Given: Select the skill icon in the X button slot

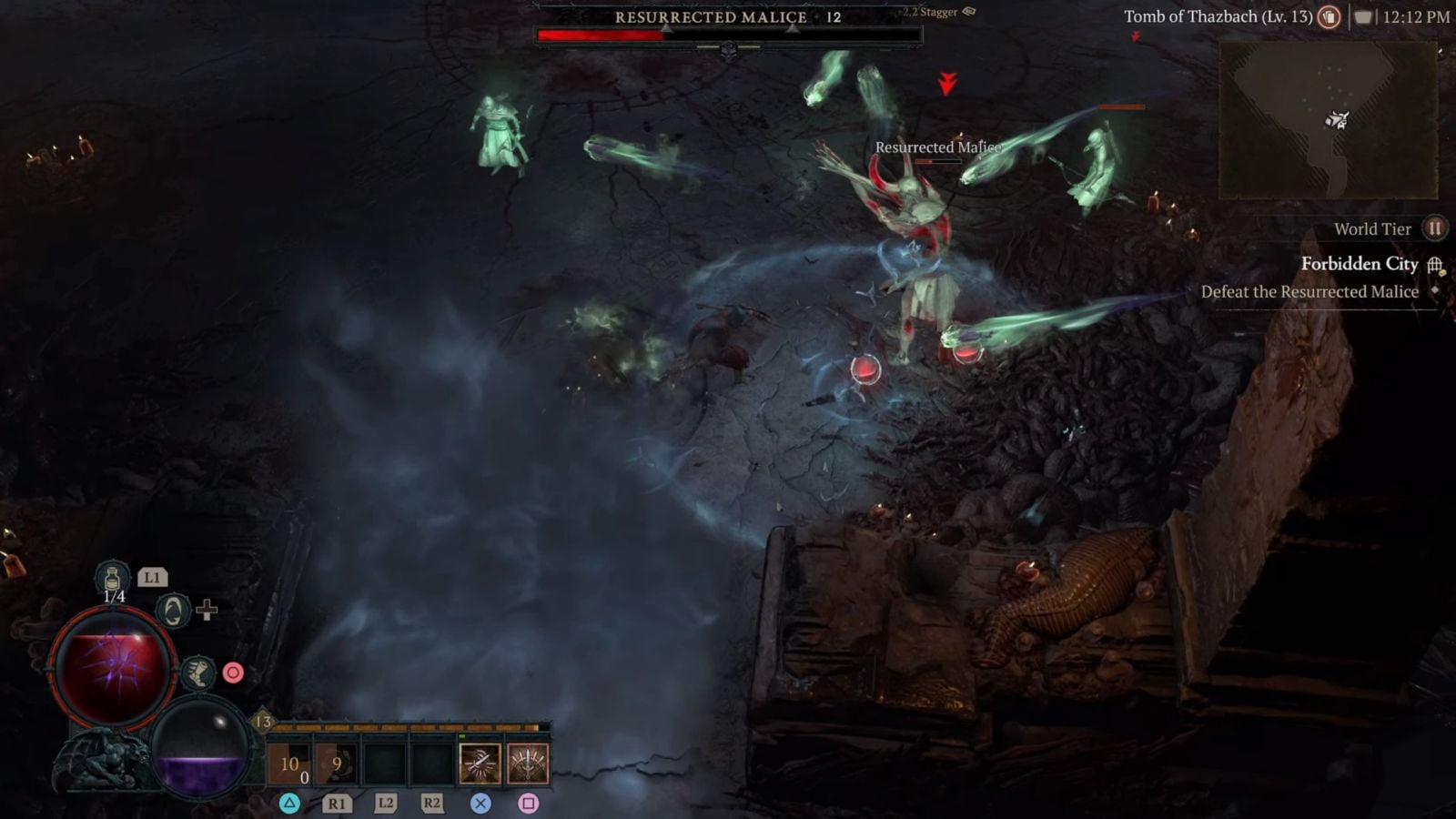Looking at the screenshot, I should click(x=480, y=763).
